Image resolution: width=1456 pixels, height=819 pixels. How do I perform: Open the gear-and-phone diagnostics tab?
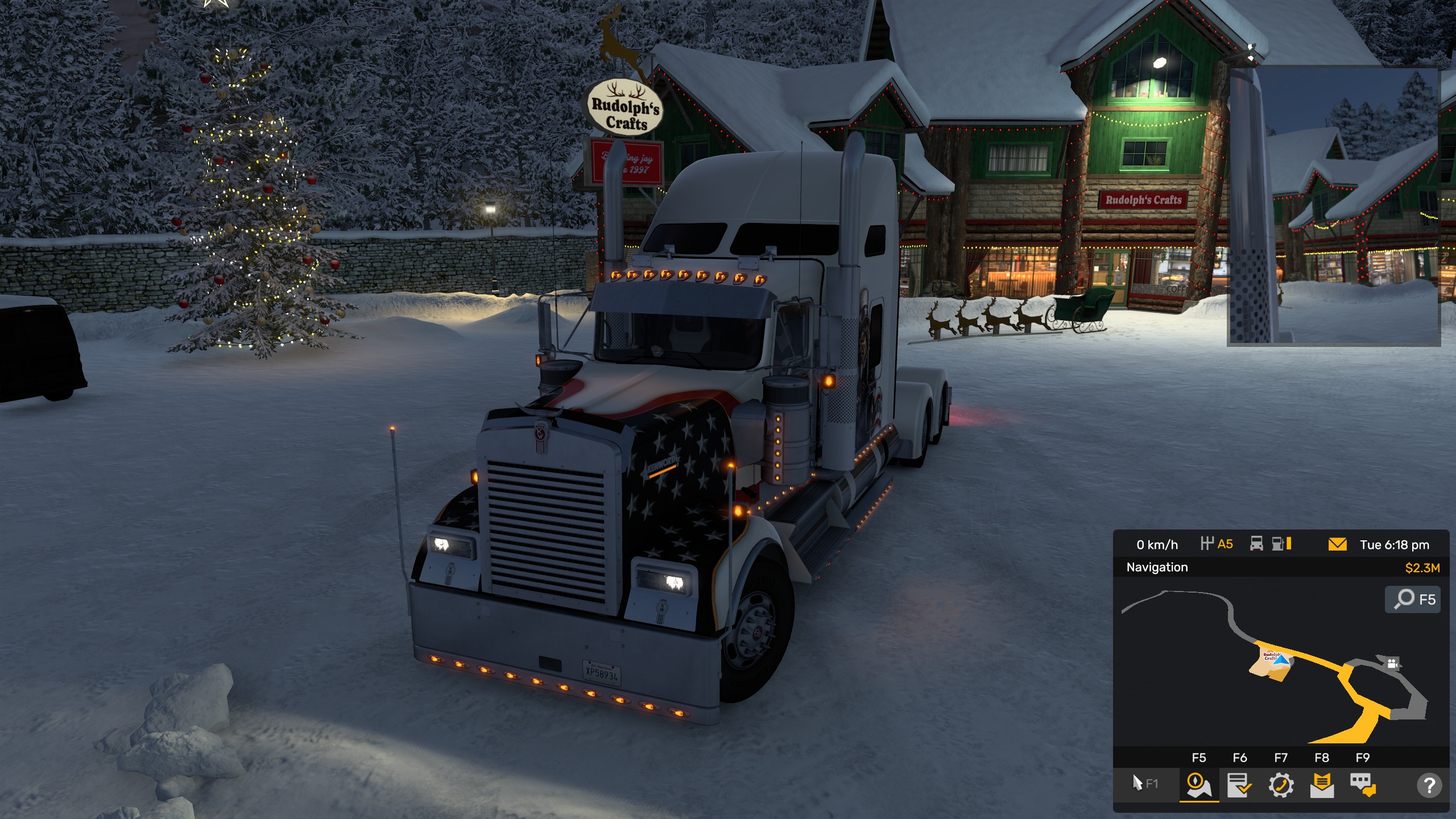coord(1281,785)
